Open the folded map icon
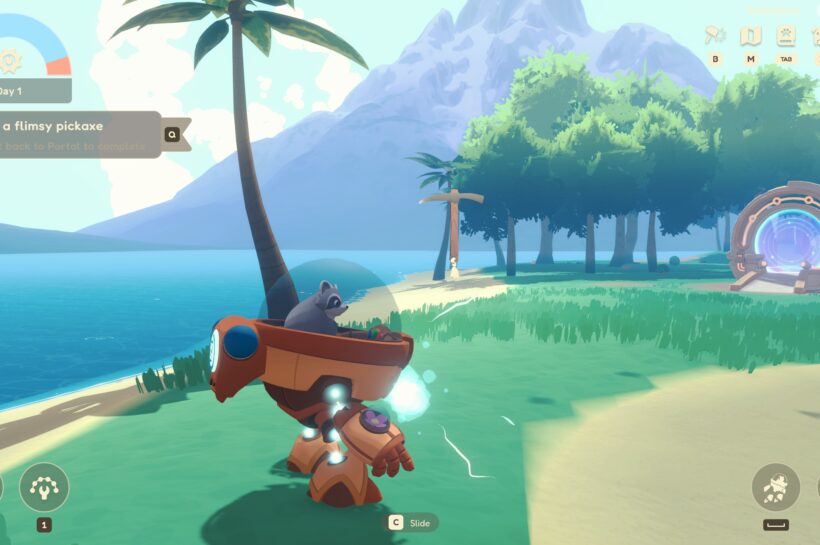Screen dimensions: 820x545 [x=750, y=36]
